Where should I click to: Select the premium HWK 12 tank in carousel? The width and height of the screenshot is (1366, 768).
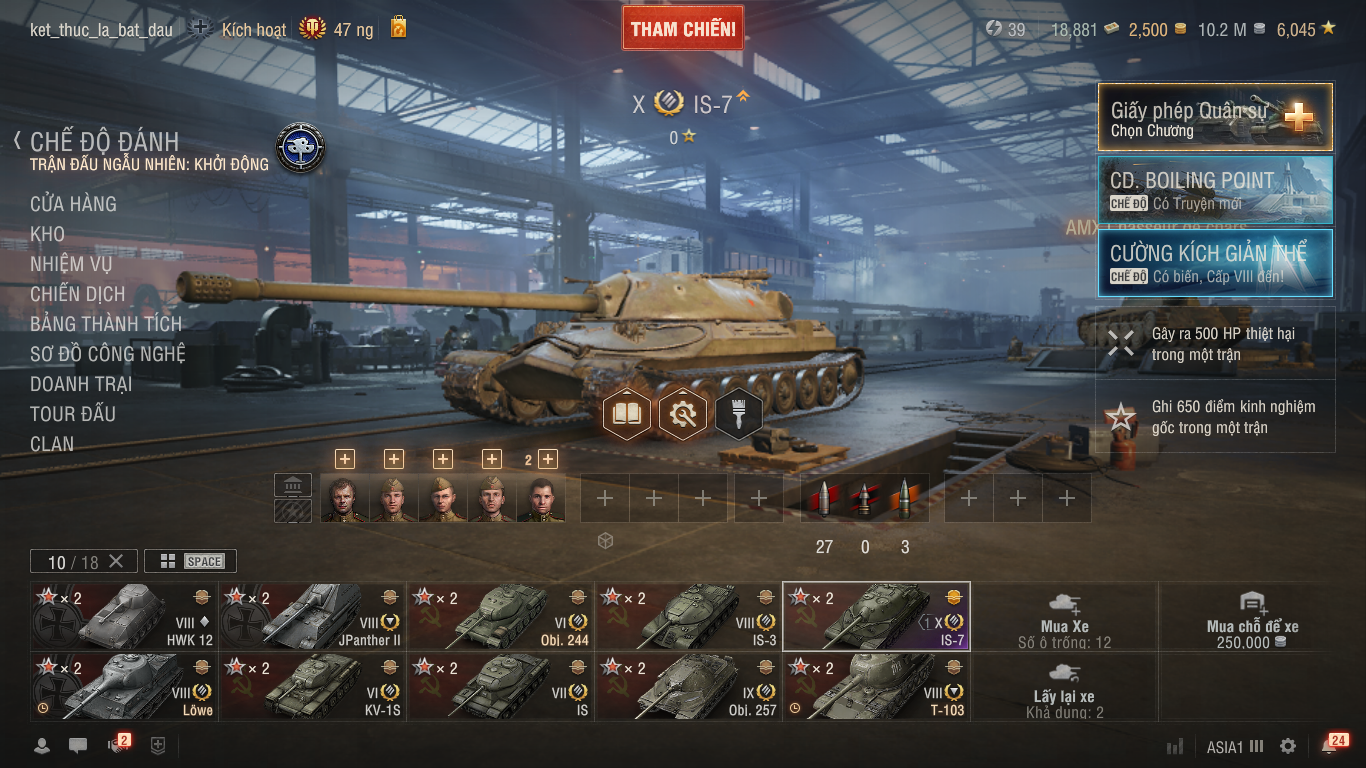[x=120, y=615]
